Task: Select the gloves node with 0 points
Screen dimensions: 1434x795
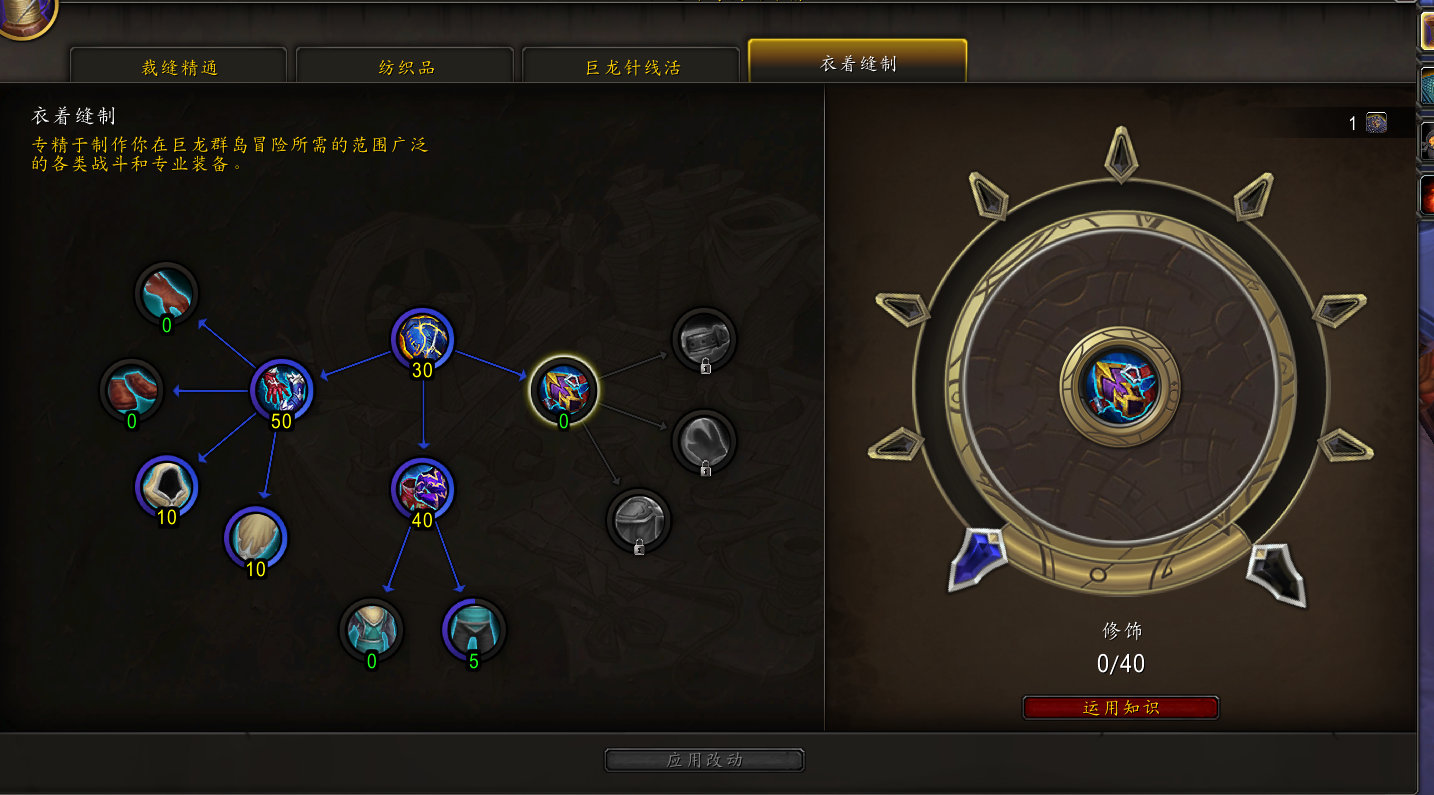Action: 167,293
